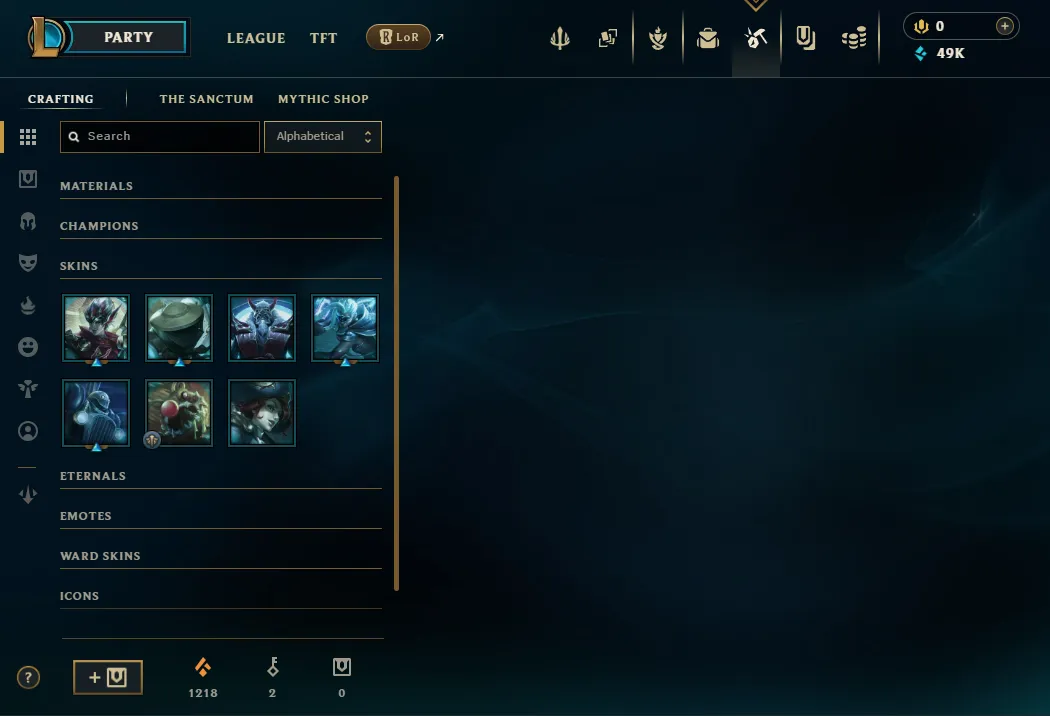Image resolution: width=1050 pixels, height=716 pixels.
Task: Show all loot grid filter
Action: click(28, 137)
